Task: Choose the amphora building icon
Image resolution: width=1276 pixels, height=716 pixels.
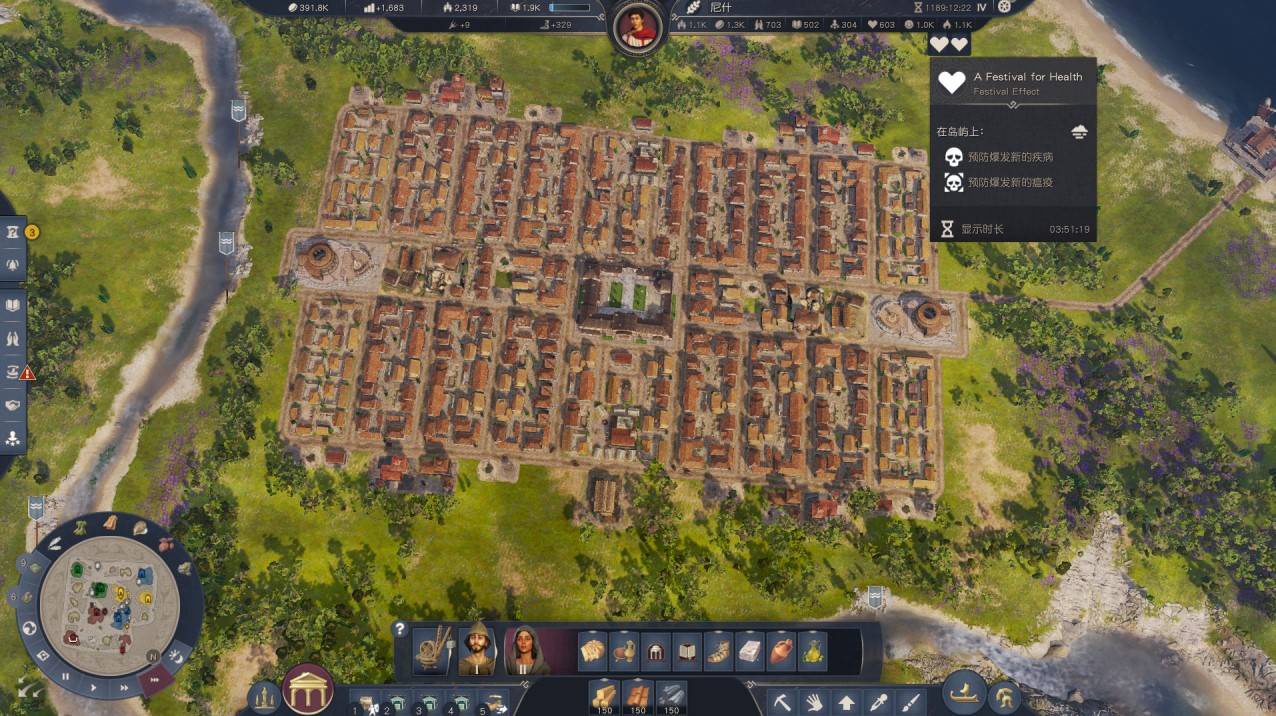Action: (x=781, y=652)
